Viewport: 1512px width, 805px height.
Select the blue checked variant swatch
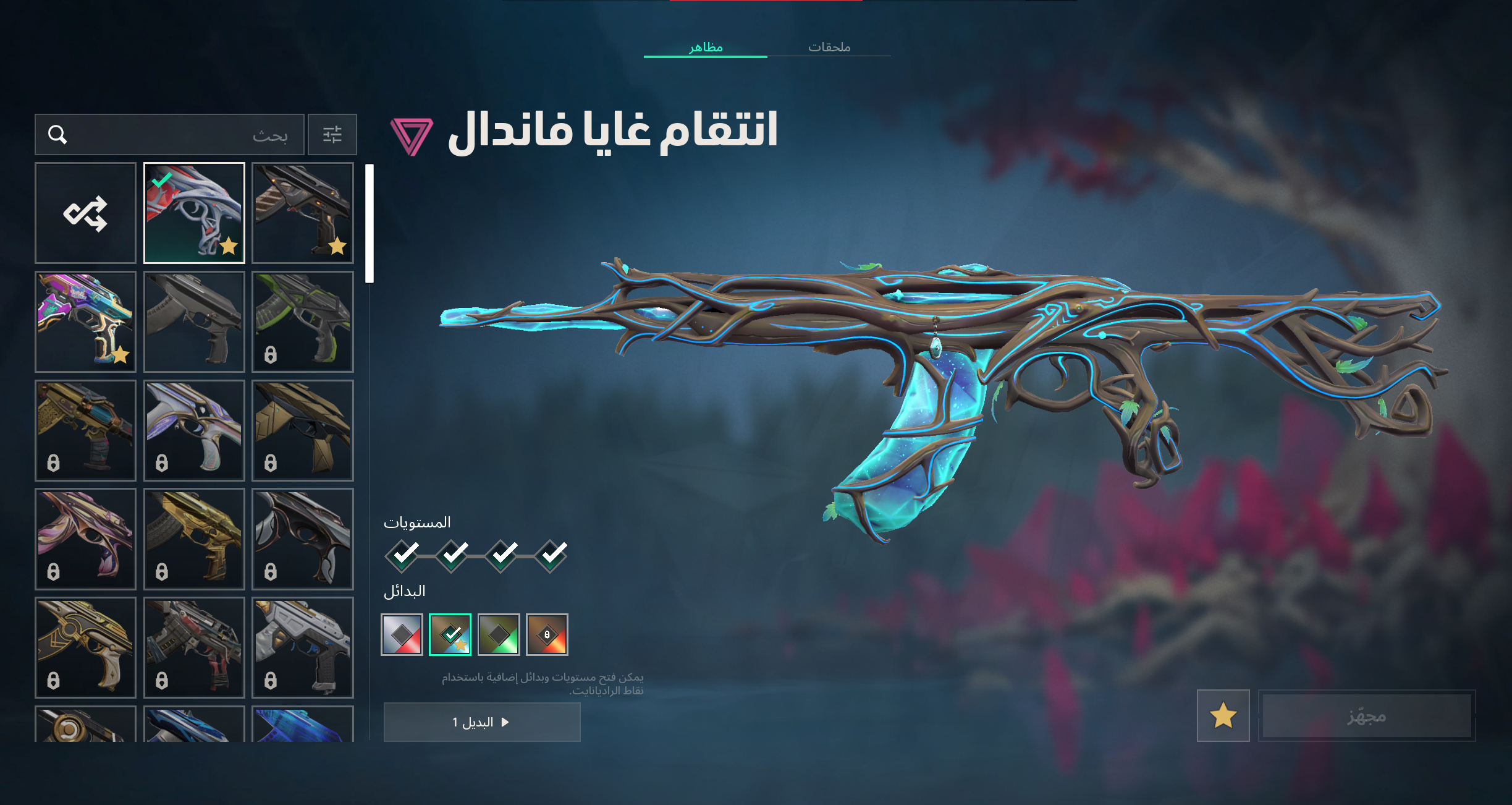[x=450, y=634]
